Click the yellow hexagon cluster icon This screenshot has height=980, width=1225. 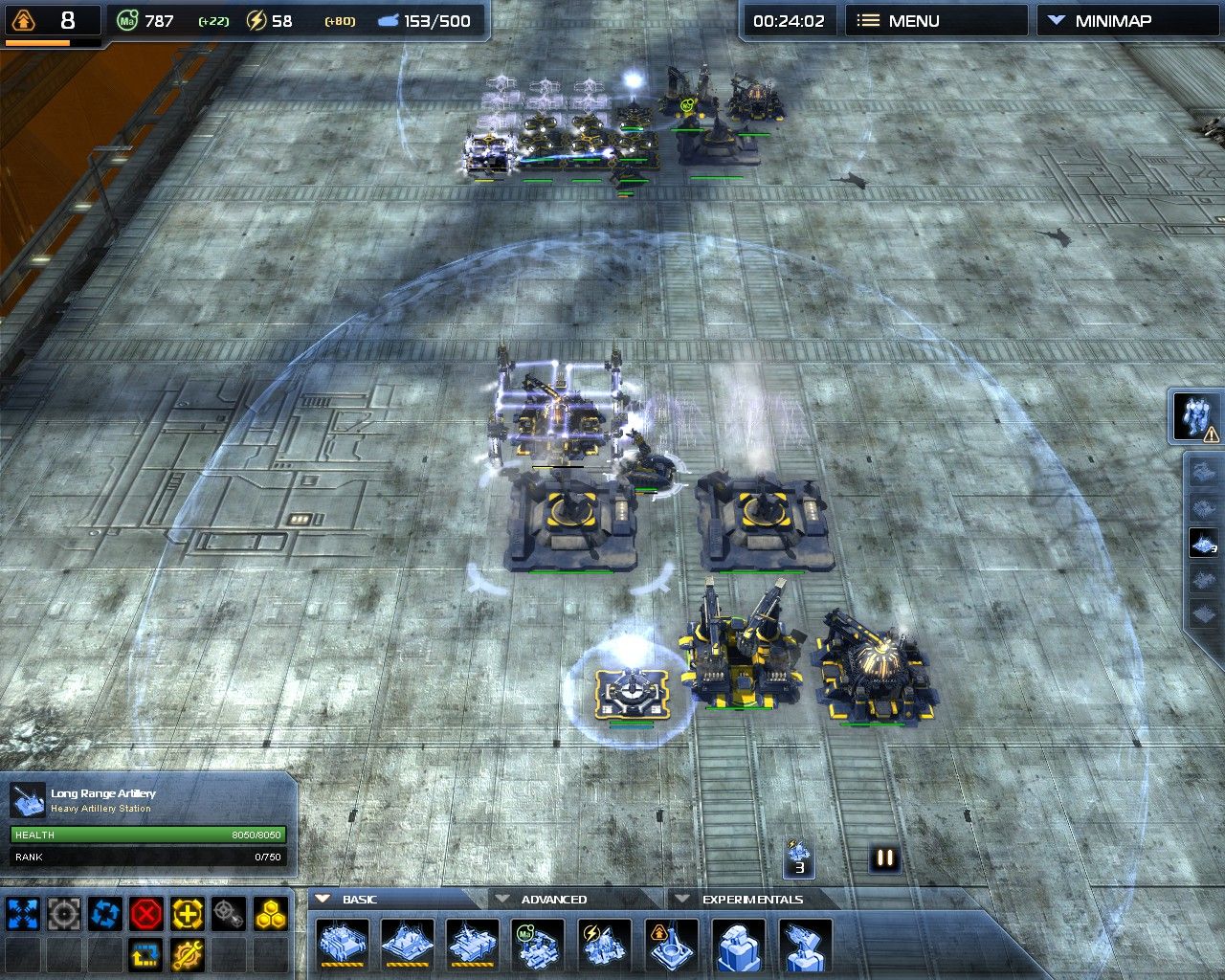click(x=271, y=915)
